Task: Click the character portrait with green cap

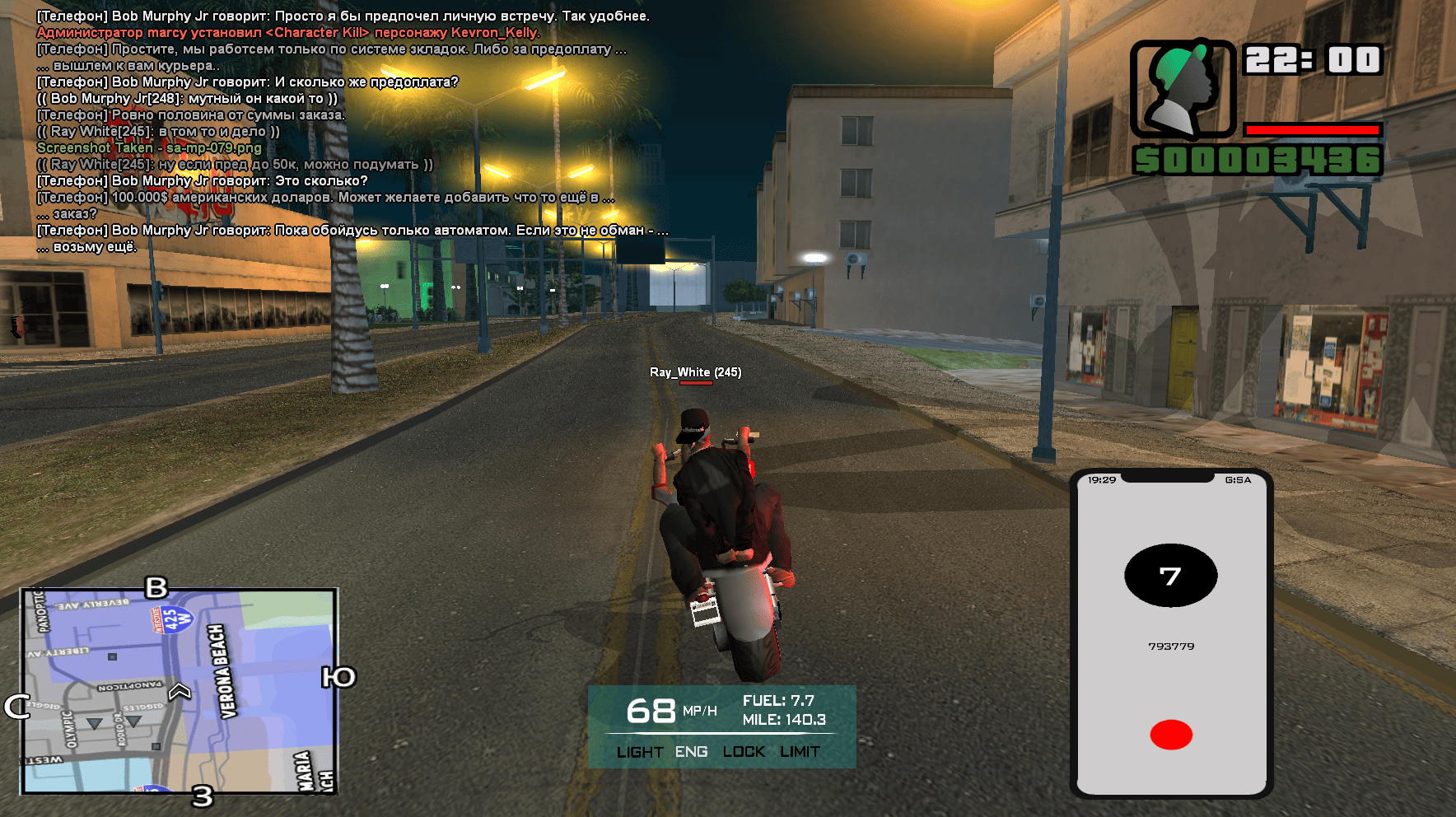Action: (1183, 89)
